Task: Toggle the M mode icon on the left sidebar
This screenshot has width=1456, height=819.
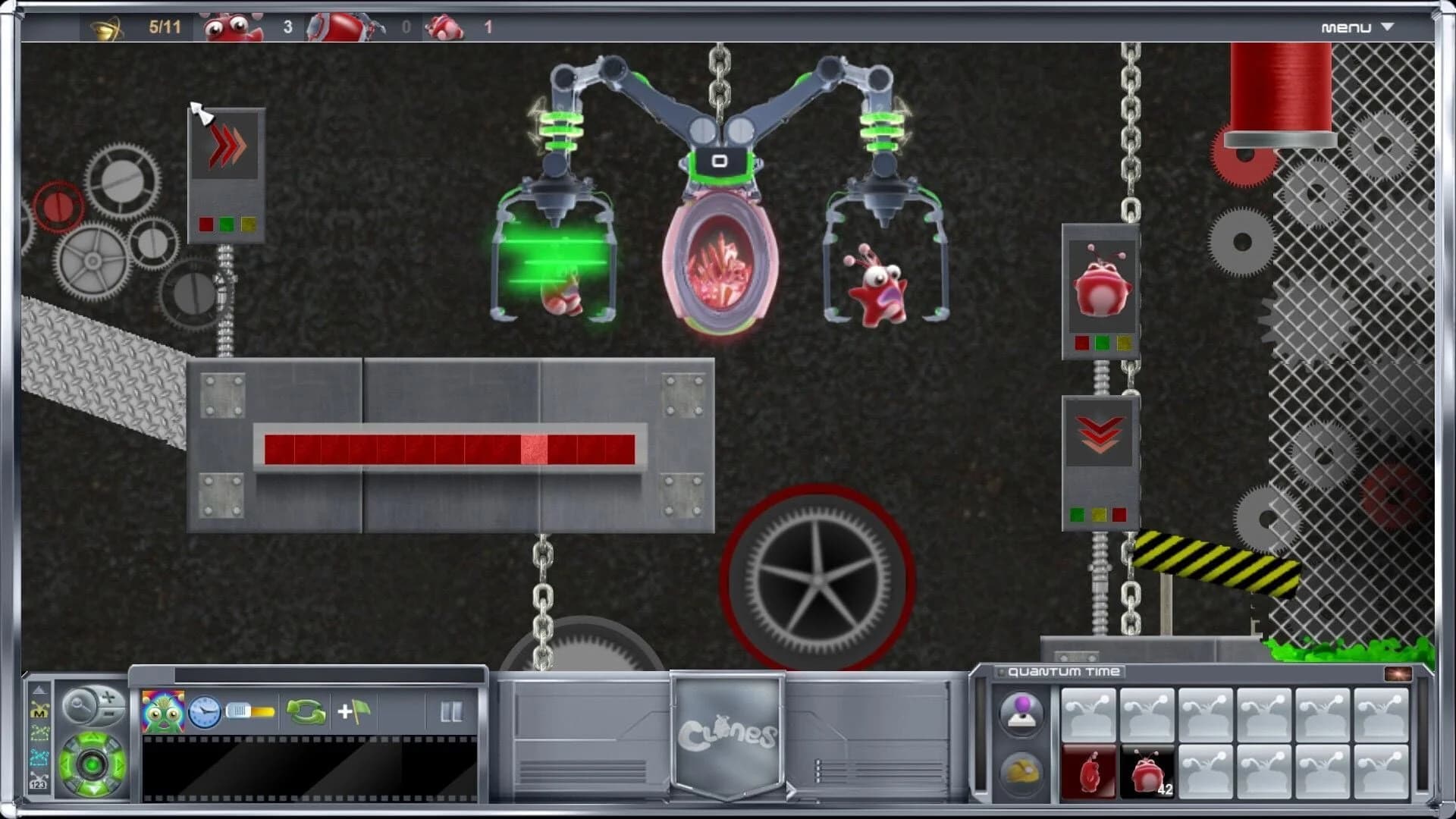Action: tap(39, 709)
